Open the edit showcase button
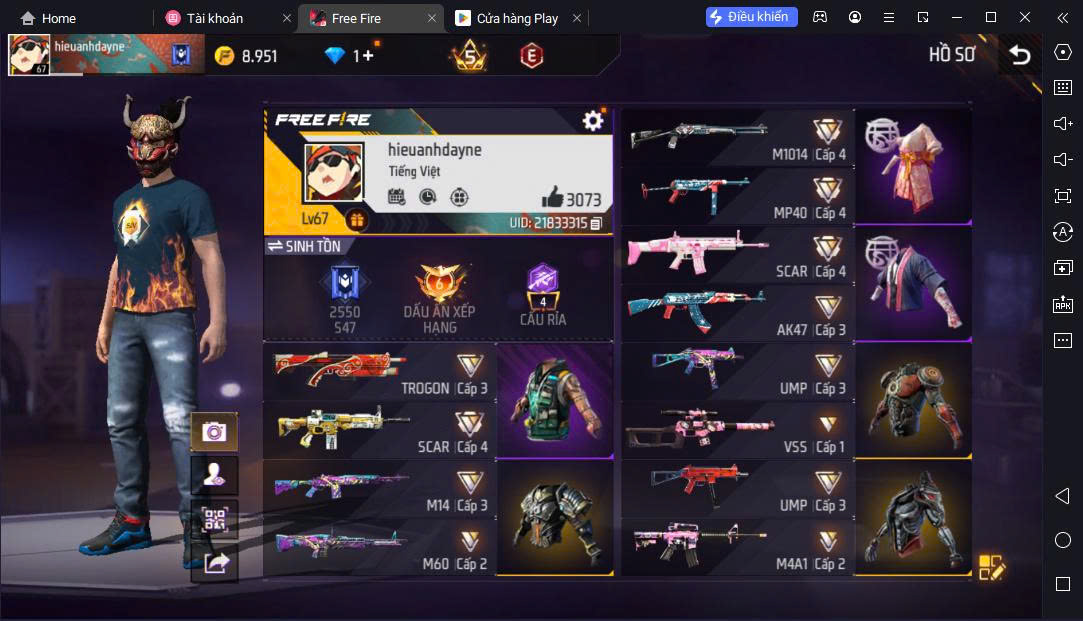 [992, 567]
